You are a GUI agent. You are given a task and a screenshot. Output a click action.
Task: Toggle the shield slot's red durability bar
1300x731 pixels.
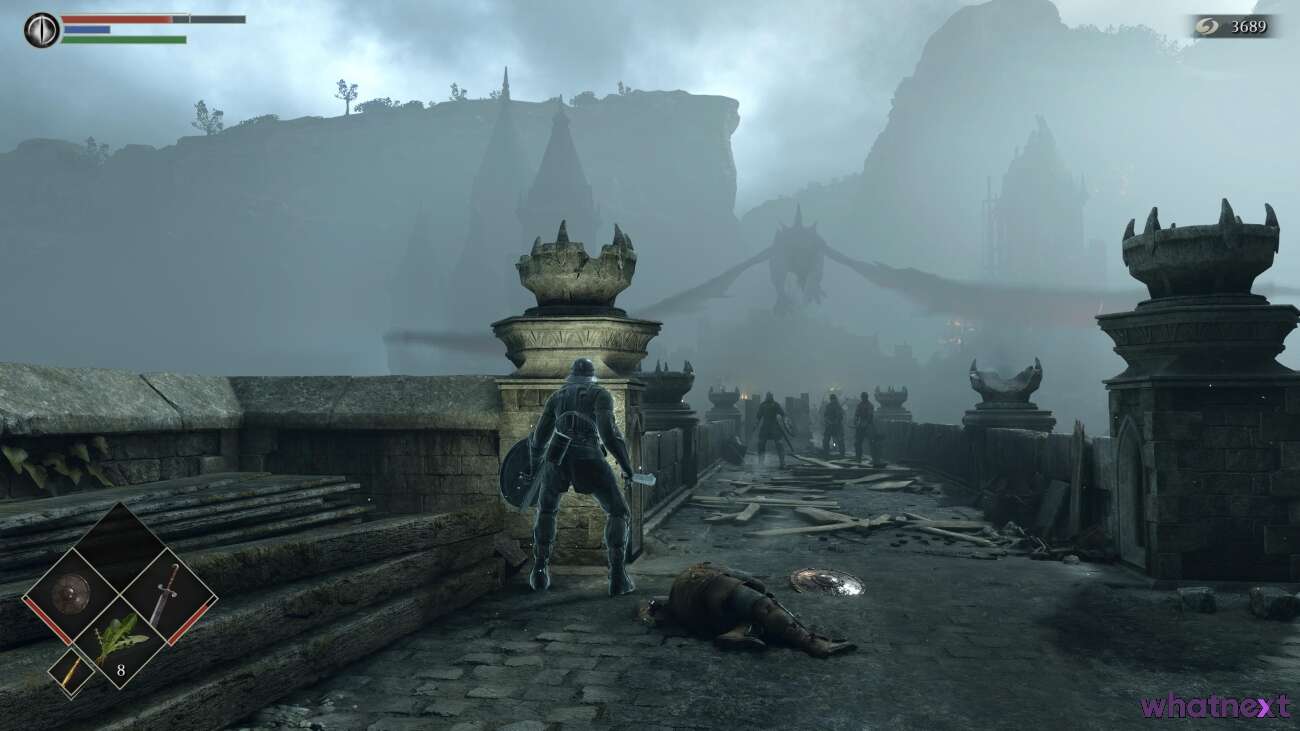(46, 618)
